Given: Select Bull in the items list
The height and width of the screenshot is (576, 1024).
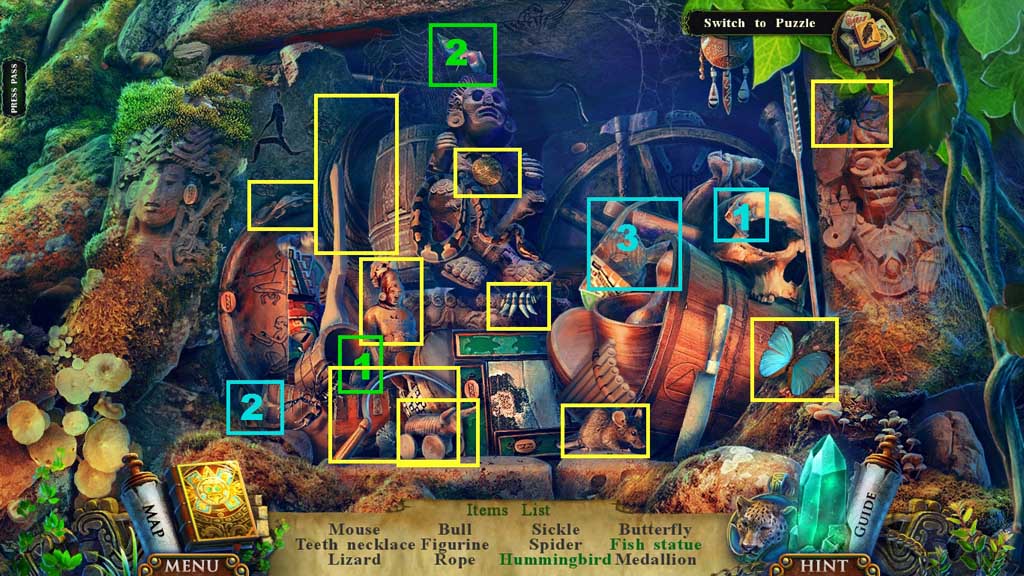Looking at the screenshot, I should coord(455,529).
